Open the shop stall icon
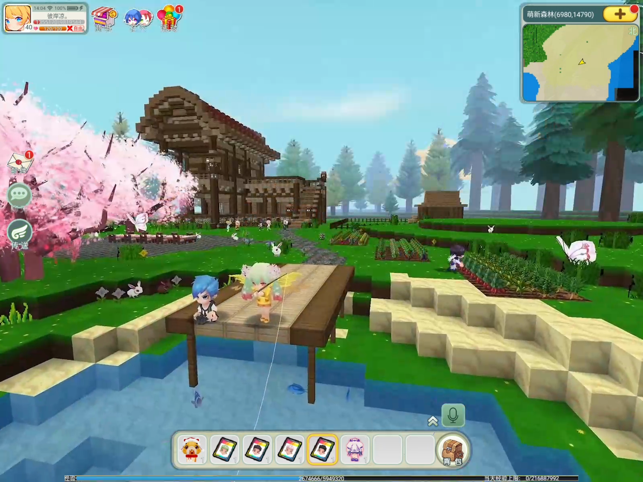643x482 pixels. pyautogui.click(x=104, y=17)
